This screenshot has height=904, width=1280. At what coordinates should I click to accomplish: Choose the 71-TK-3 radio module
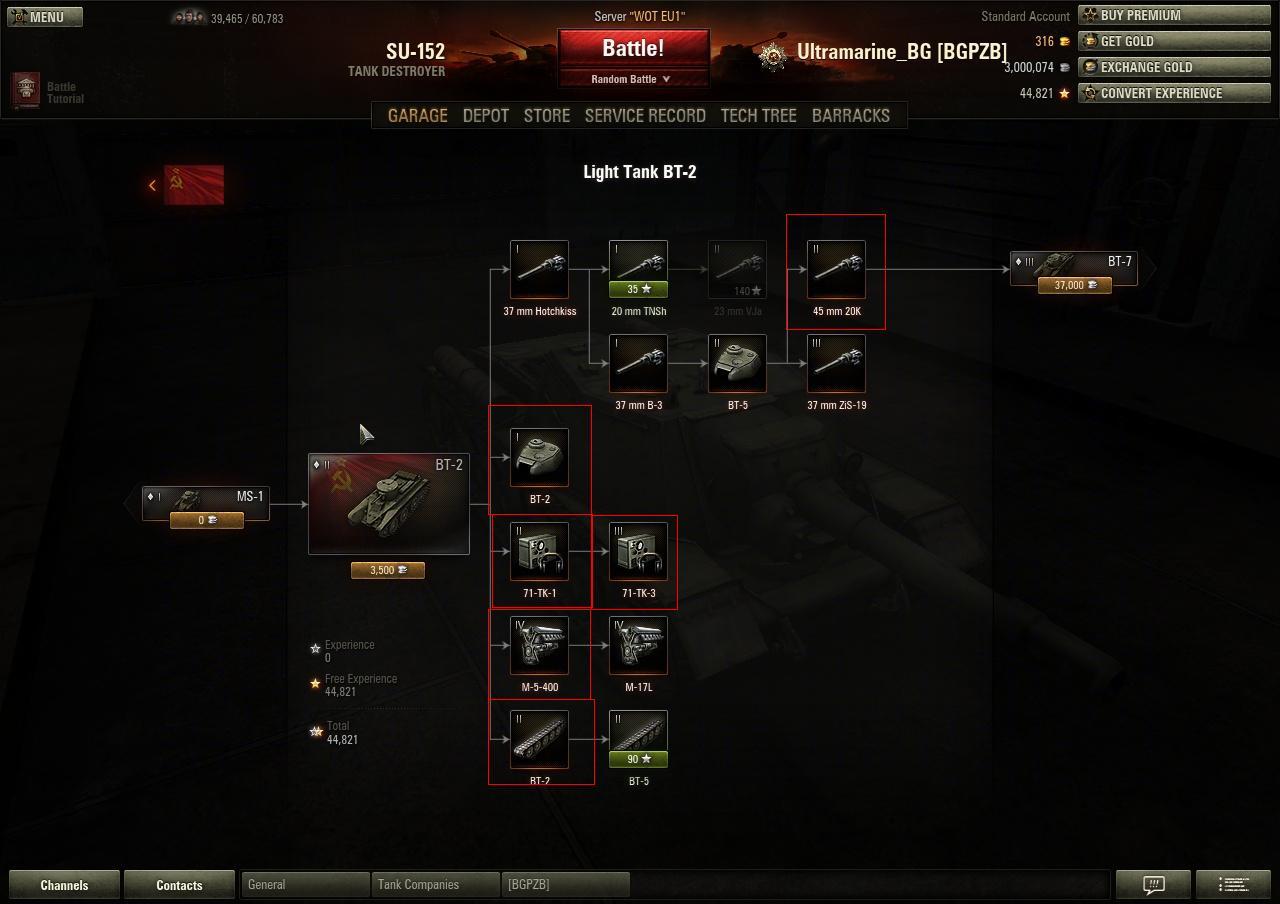point(638,552)
